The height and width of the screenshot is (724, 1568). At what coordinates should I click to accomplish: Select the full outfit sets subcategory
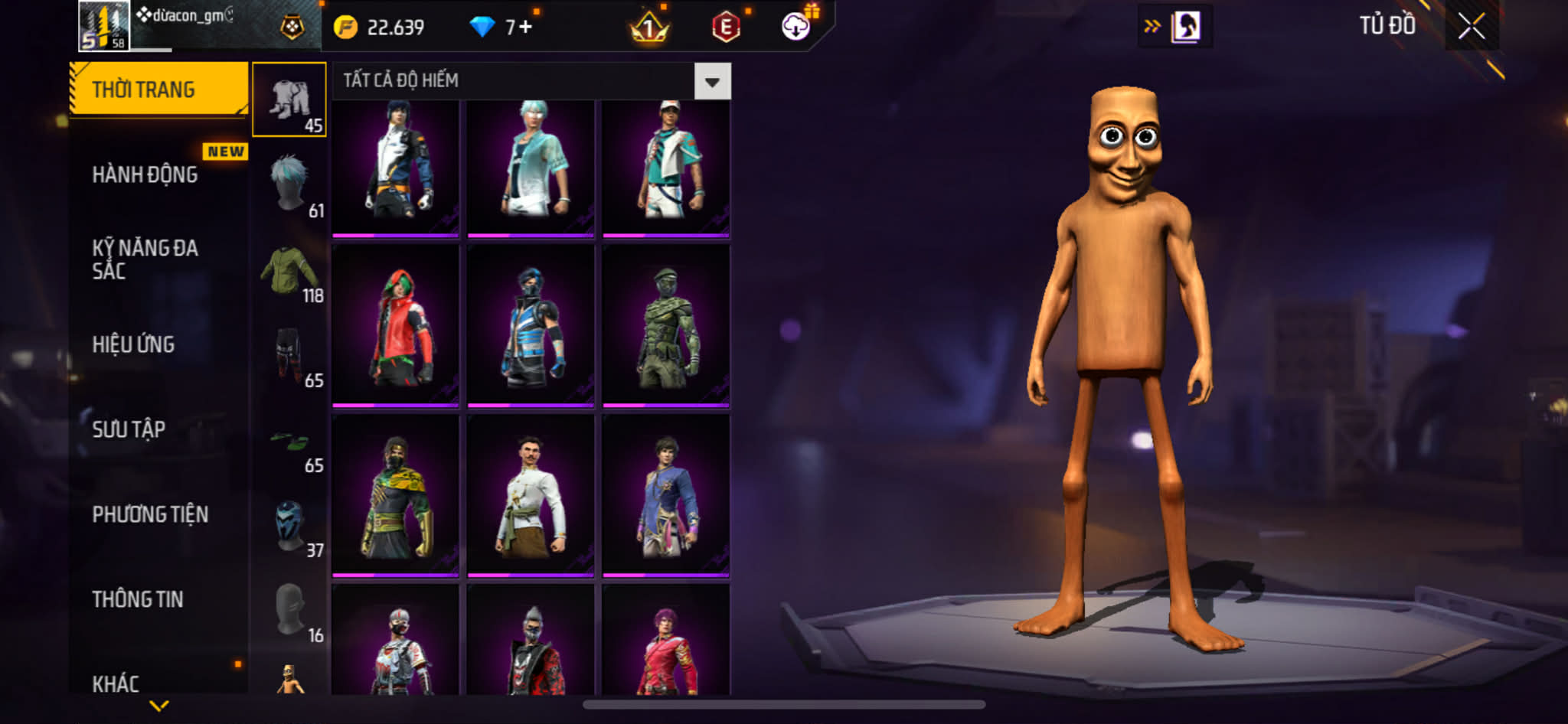[289, 99]
